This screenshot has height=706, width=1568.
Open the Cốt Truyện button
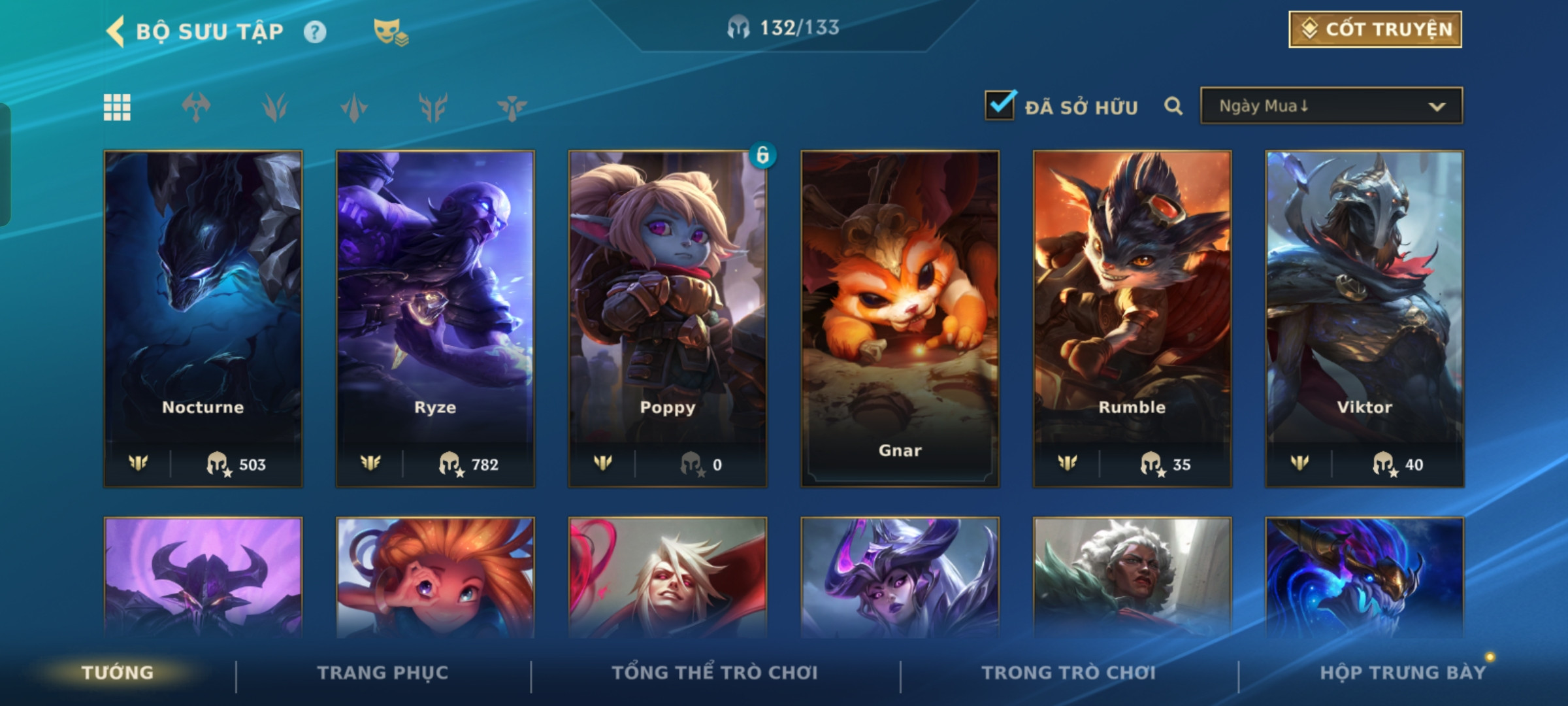point(1375,29)
